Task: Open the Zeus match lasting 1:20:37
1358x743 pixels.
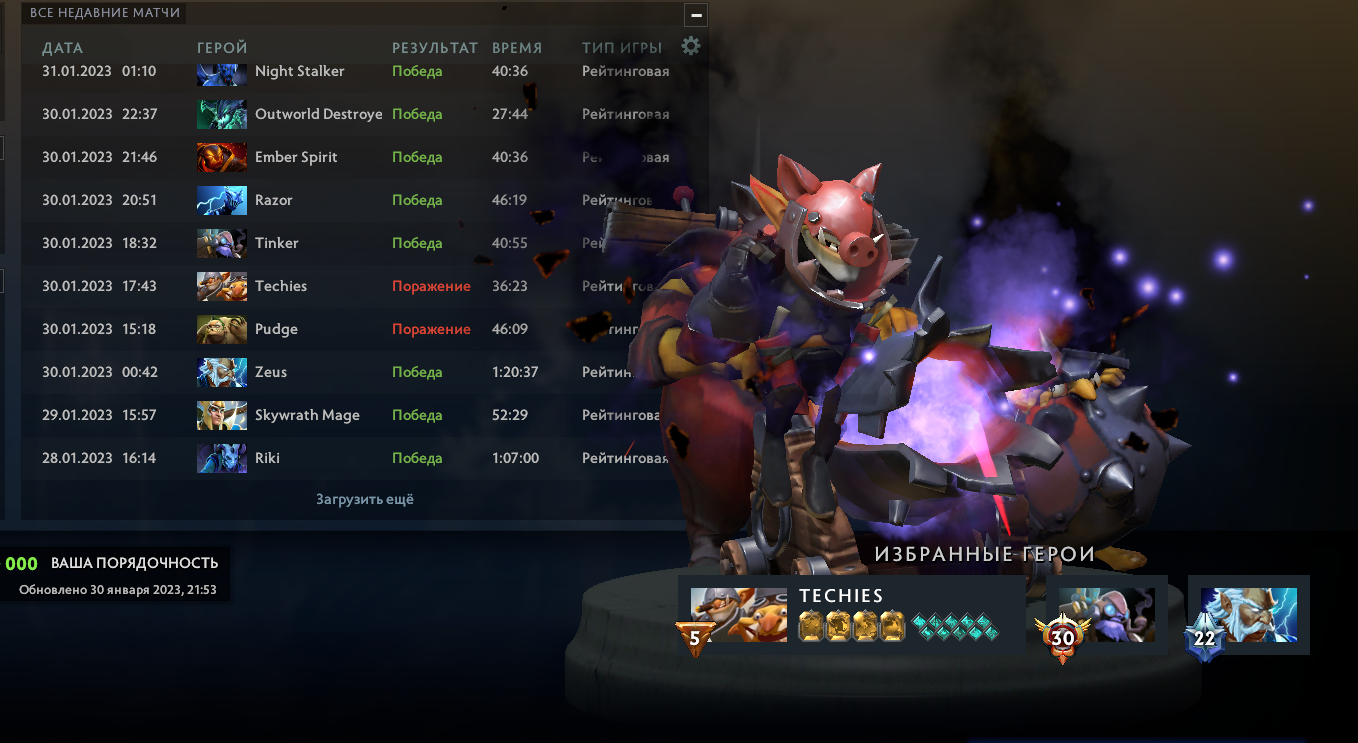Action: click(x=271, y=373)
